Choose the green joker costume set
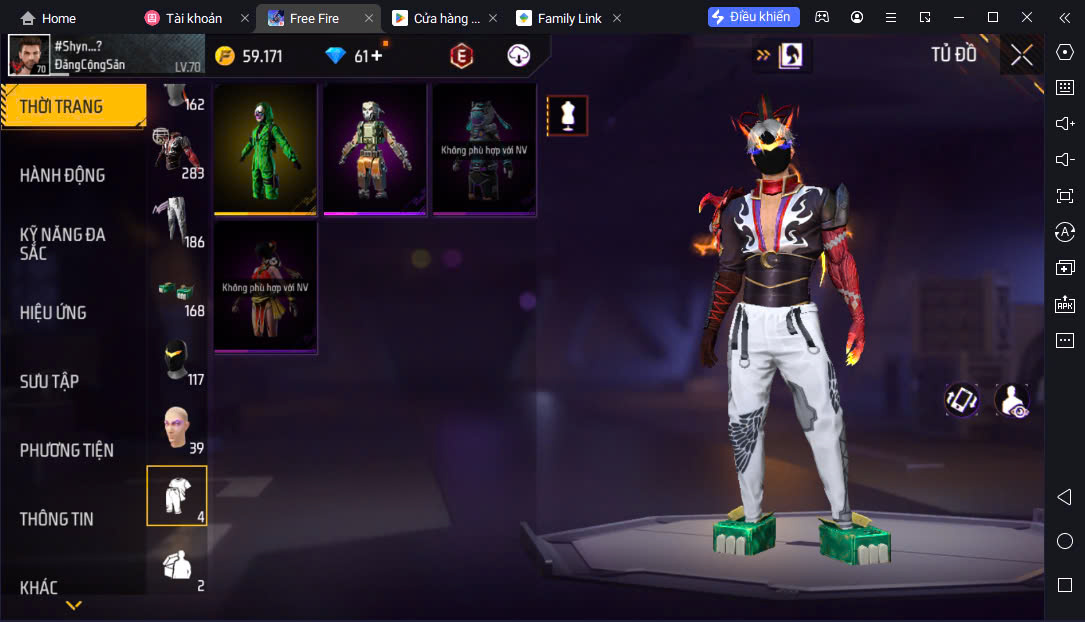Viewport: 1085px width, 622px height. pyautogui.click(x=265, y=148)
